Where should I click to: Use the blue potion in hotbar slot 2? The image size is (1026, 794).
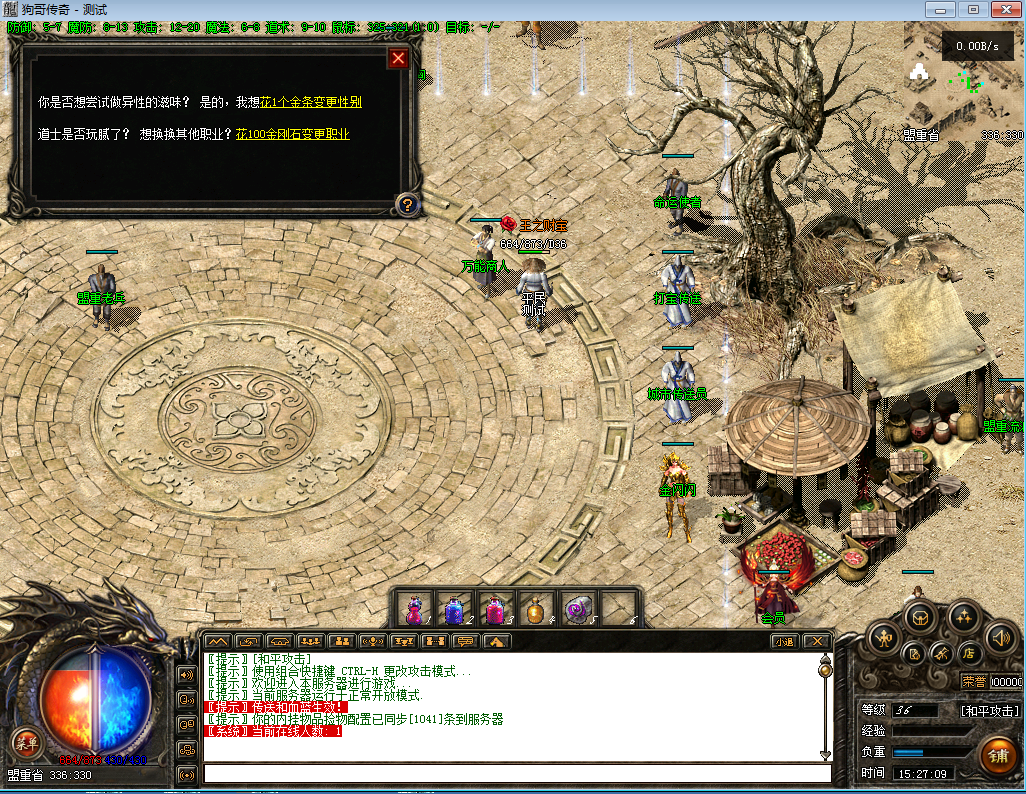point(453,608)
